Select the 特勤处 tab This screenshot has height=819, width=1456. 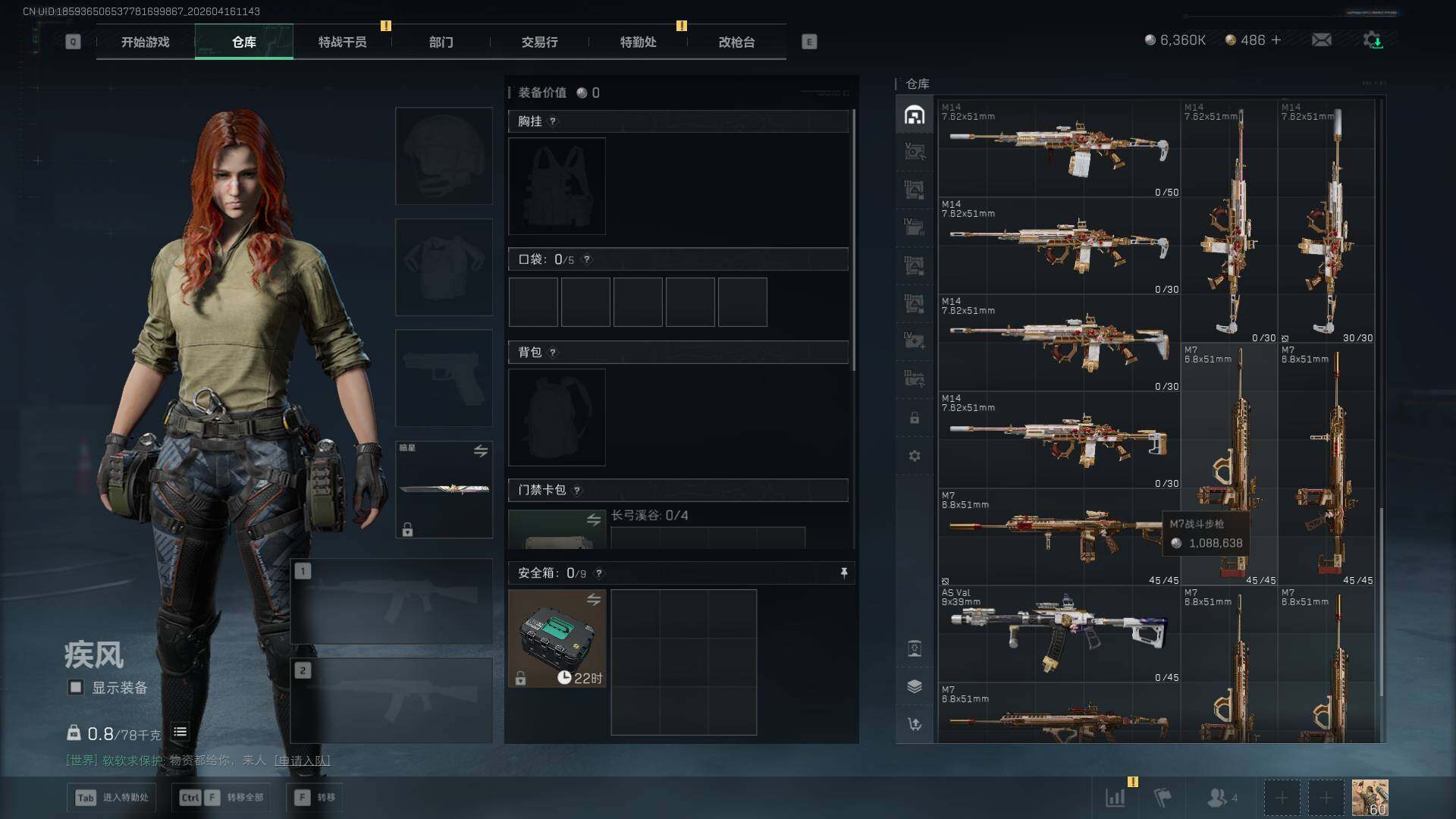point(638,42)
